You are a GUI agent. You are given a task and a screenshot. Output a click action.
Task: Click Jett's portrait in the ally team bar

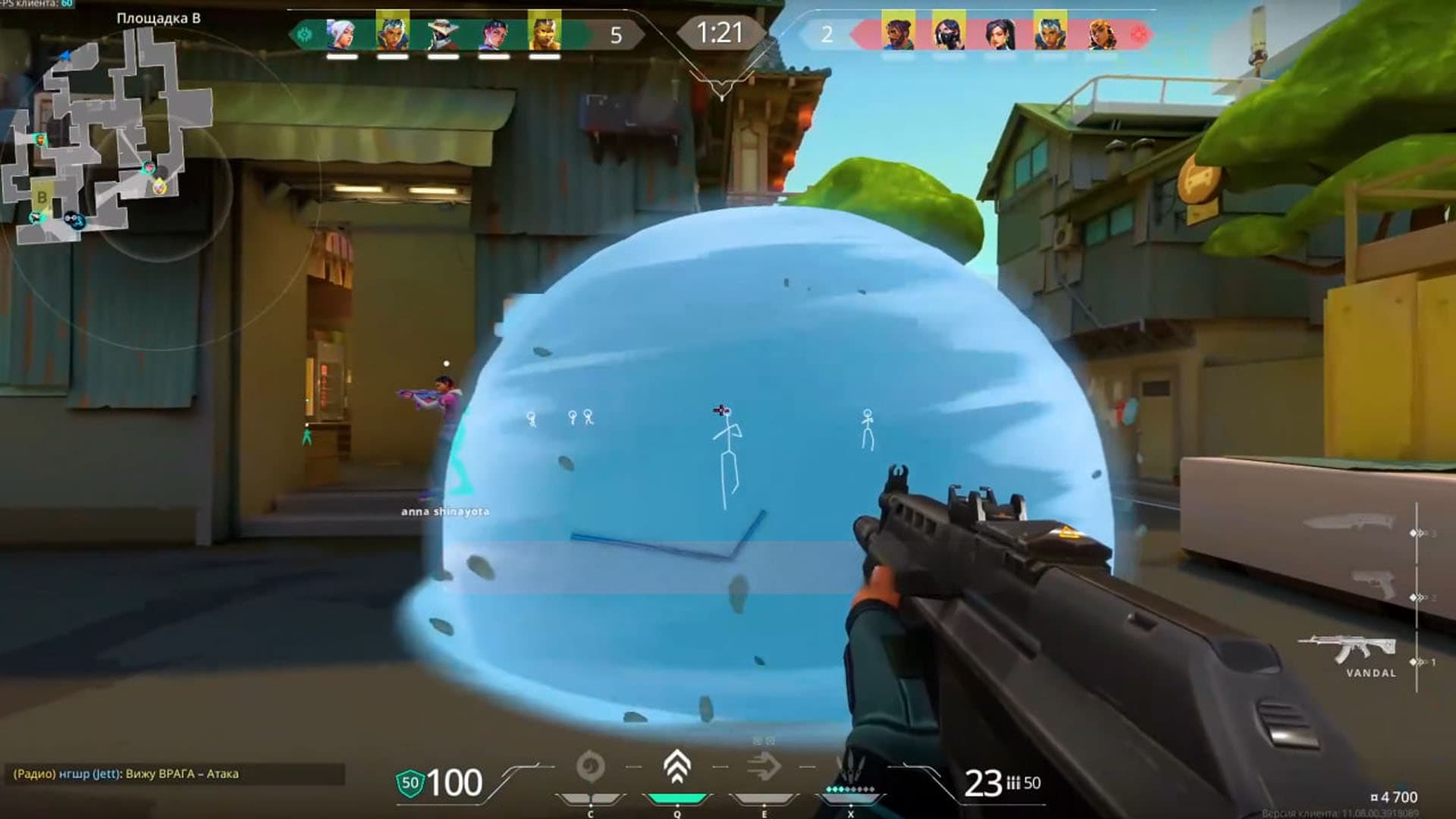point(341,33)
